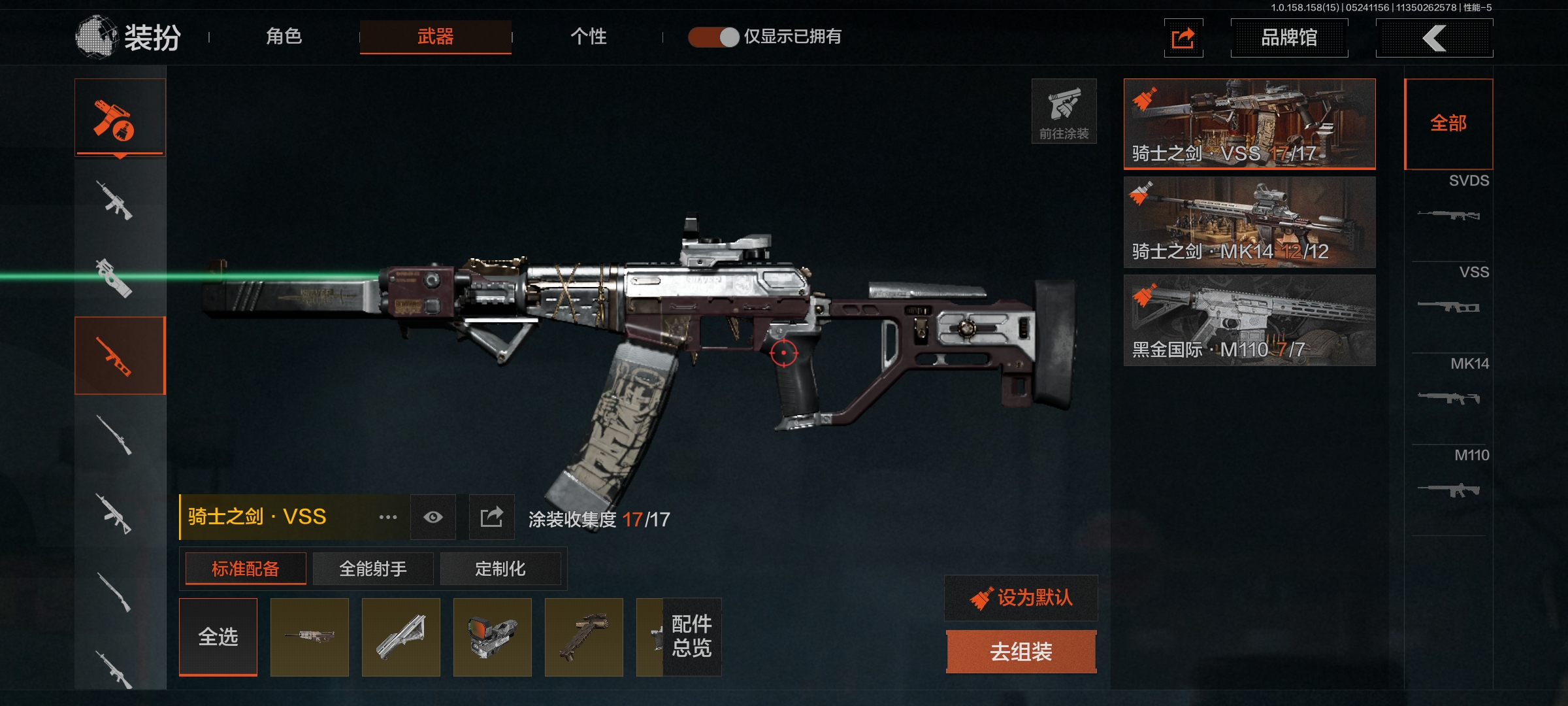Image resolution: width=1568 pixels, height=706 pixels.
Task: Go back with the arrow button
Action: coord(1434,38)
